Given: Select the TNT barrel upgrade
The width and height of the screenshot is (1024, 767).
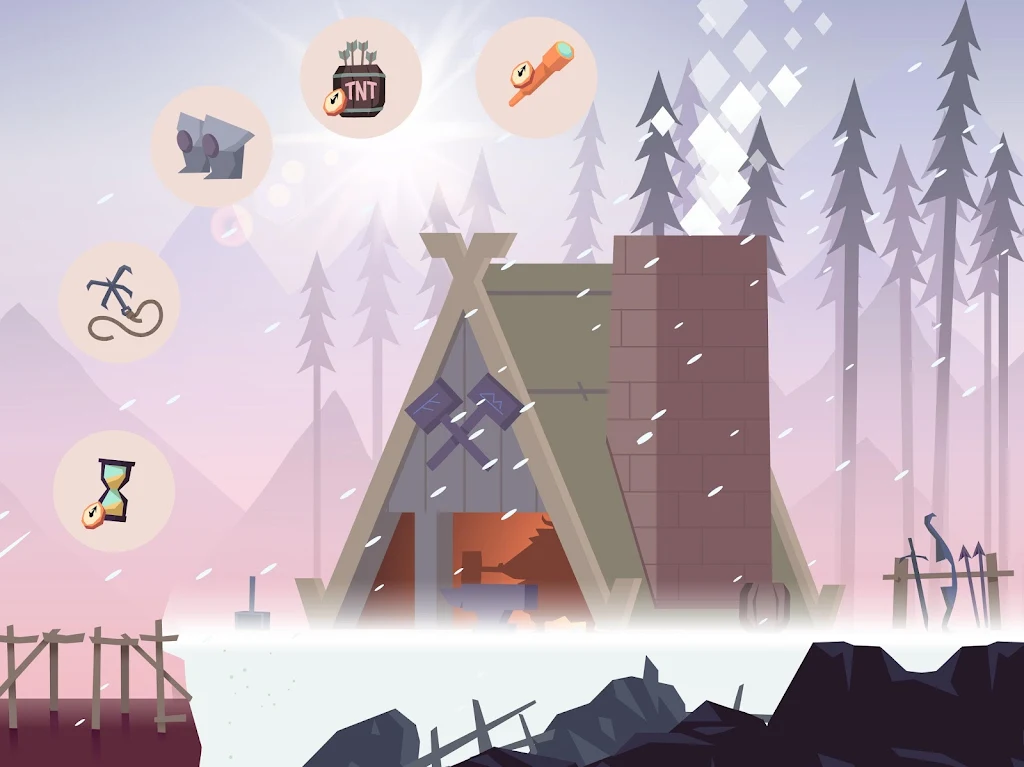Looking at the screenshot, I should click(361, 78).
